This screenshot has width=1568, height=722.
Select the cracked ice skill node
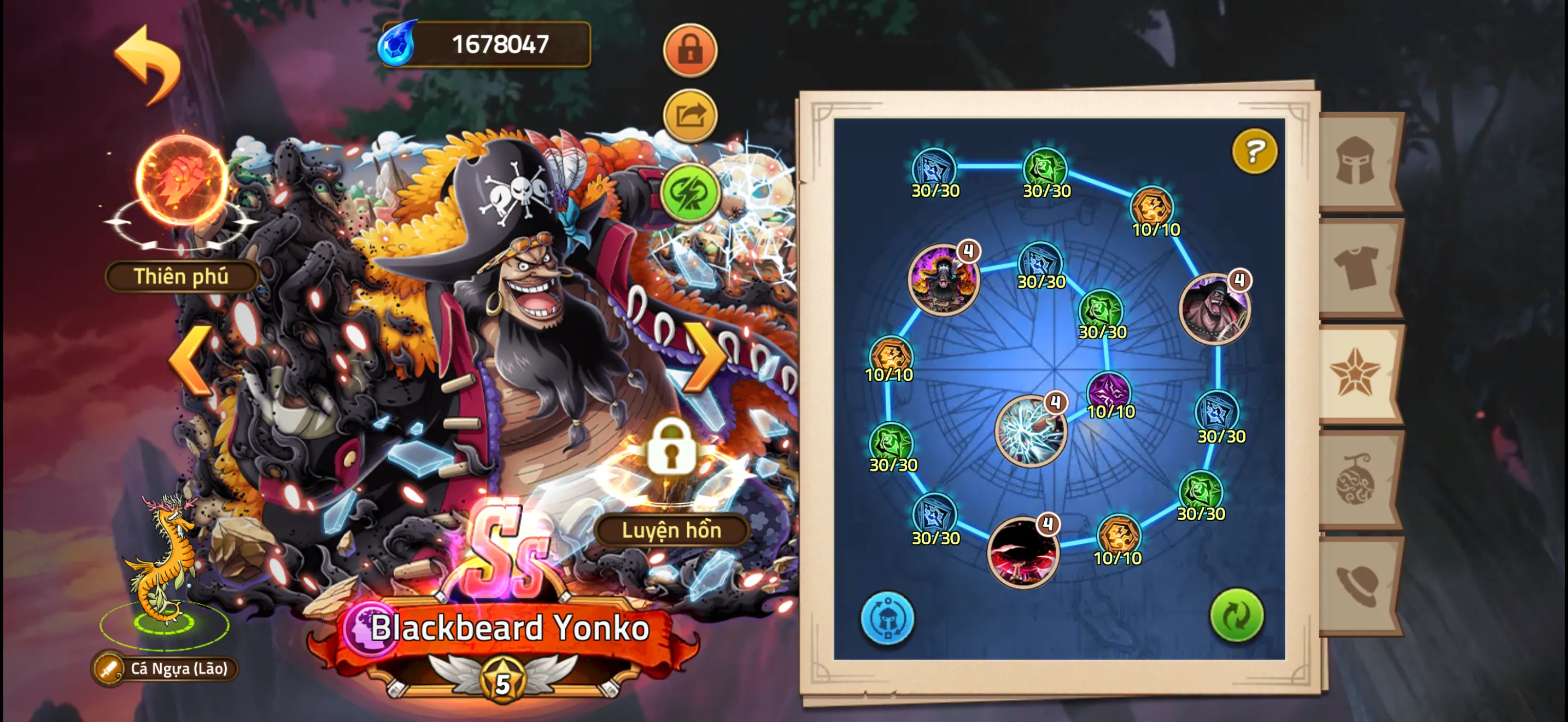pyautogui.click(x=1029, y=430)
